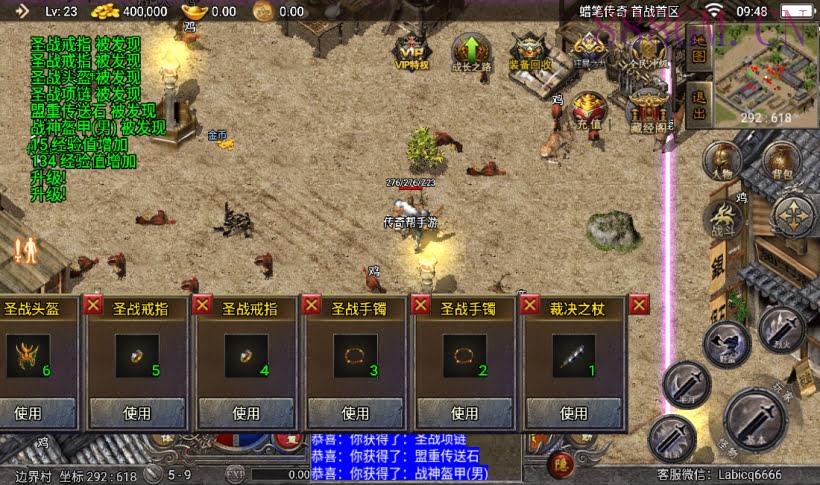Click the 退出 exit button
Screen dimensions: 820x485
(x=700, y=103)
